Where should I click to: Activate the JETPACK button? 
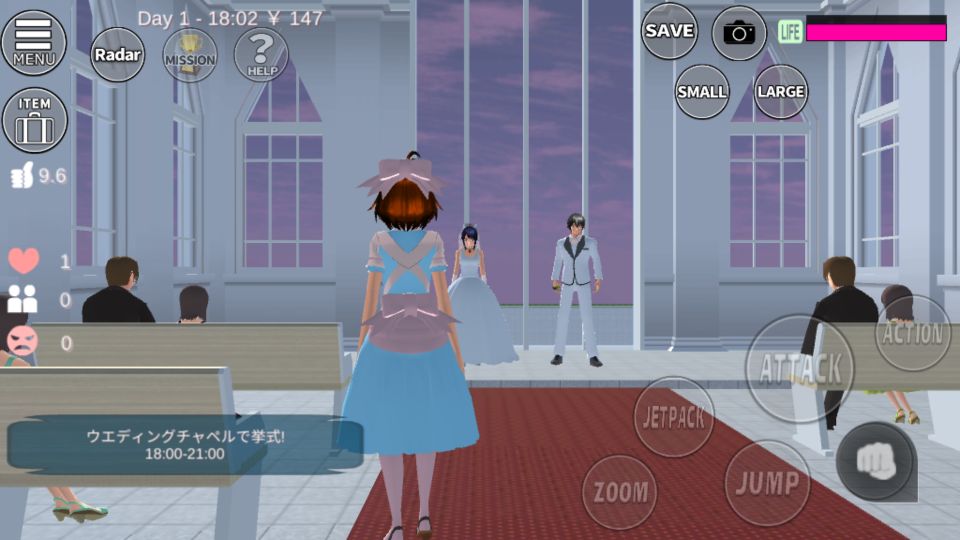(674, 417)
